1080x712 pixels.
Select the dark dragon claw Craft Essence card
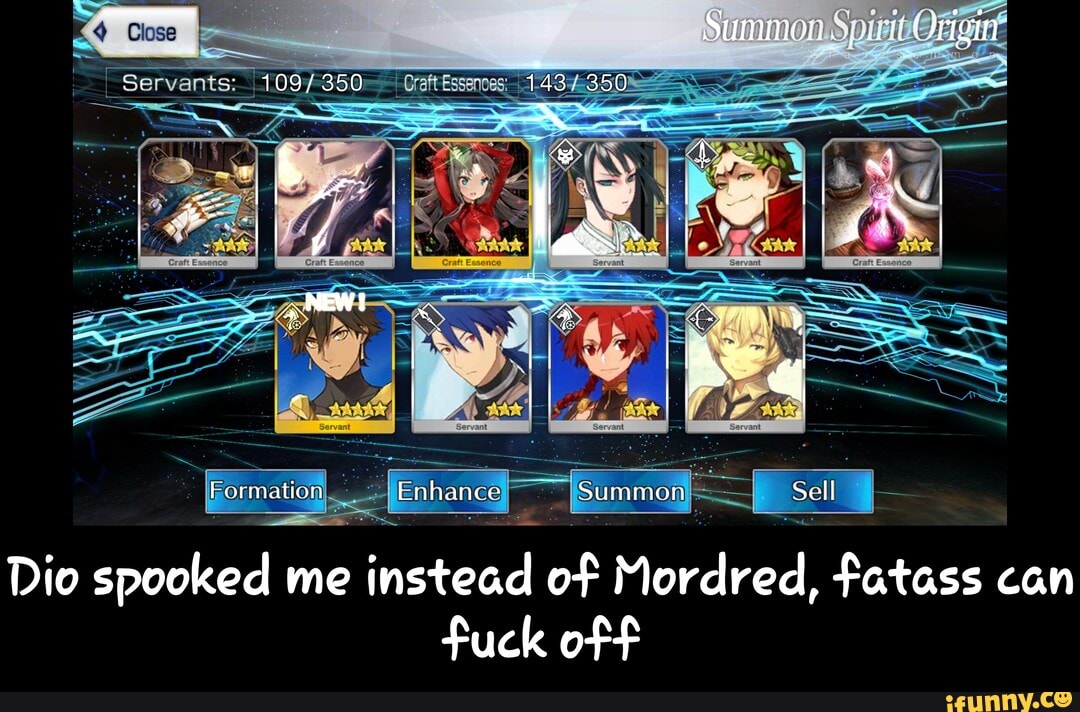click(334, 204)
